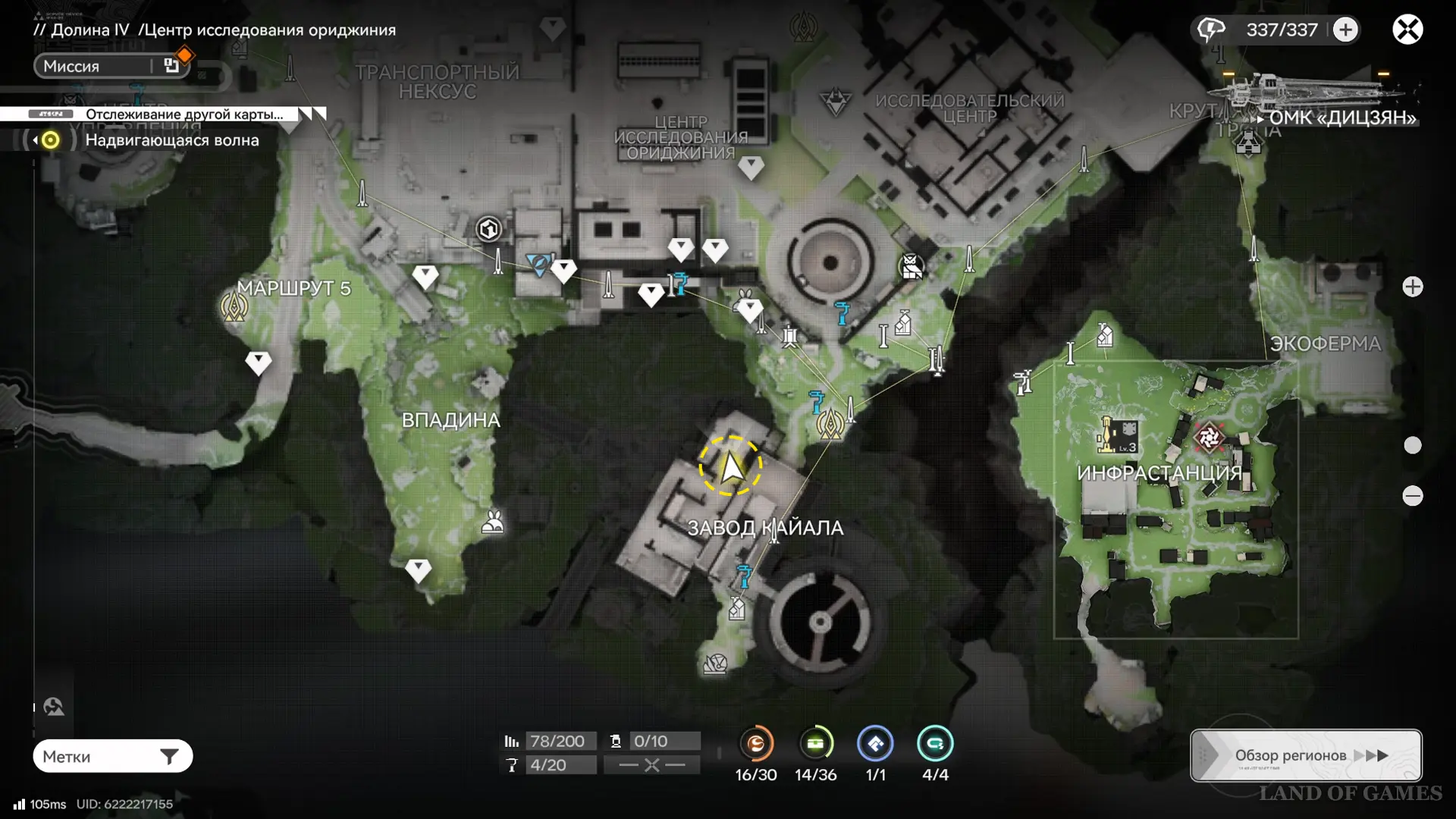Select the green chest collectible counter

point(816,744)
